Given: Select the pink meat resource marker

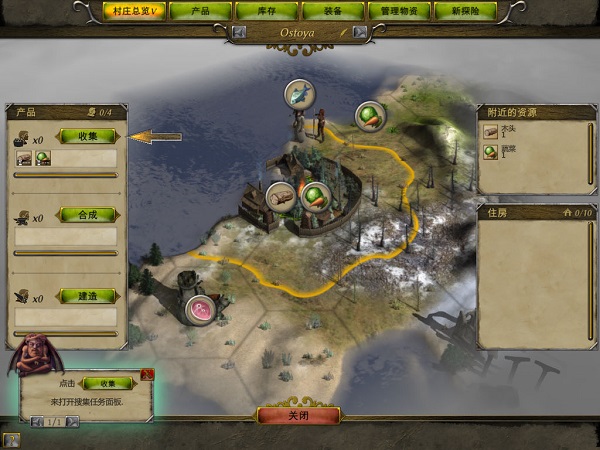Looking at the screenshot, I should tap(203, 309).
